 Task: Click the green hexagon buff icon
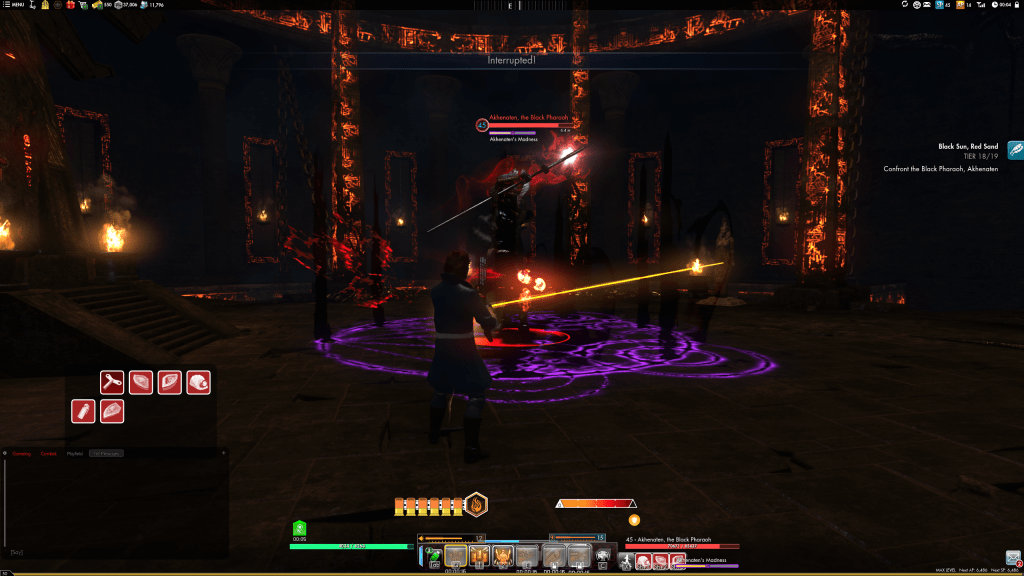299,528
